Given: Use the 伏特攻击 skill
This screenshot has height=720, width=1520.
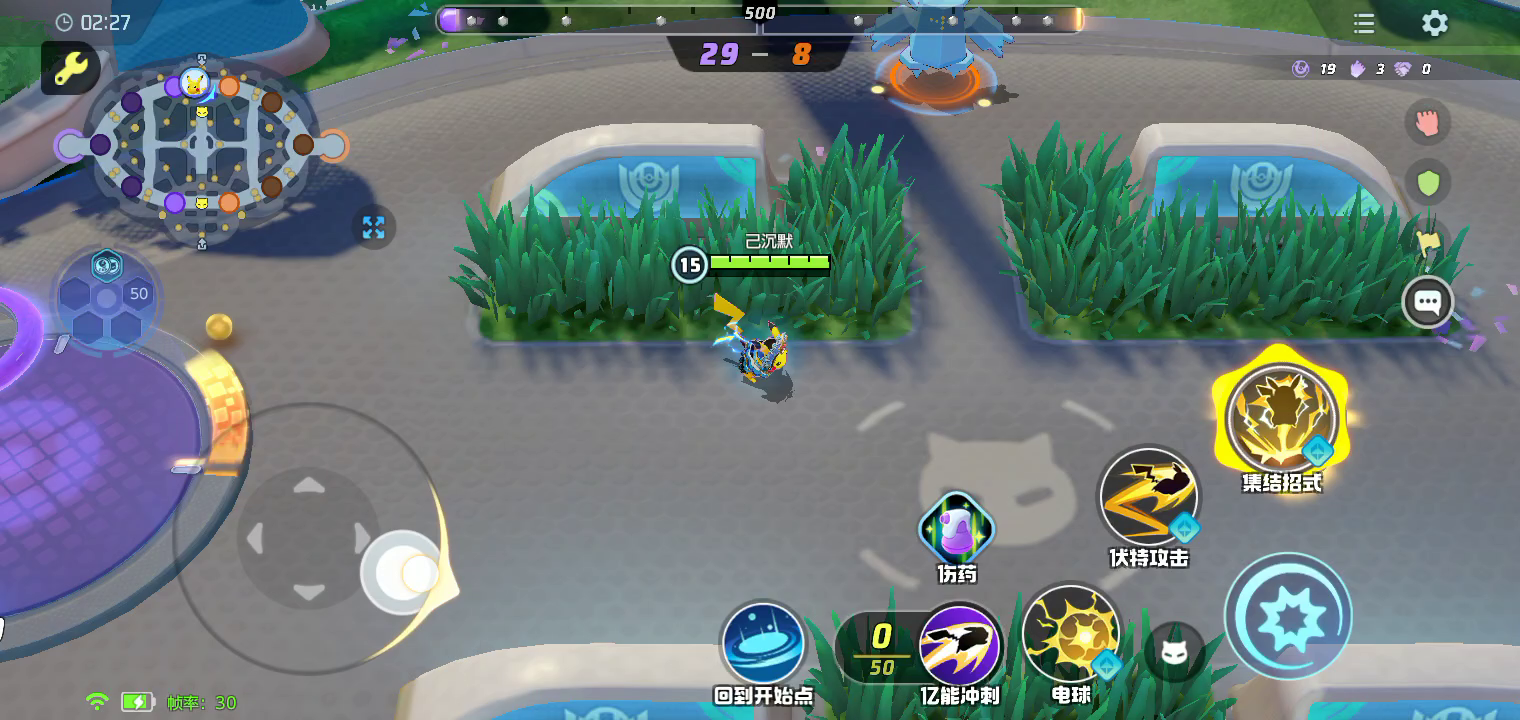Looking at the screenshot, I should tap(1149, 496).
